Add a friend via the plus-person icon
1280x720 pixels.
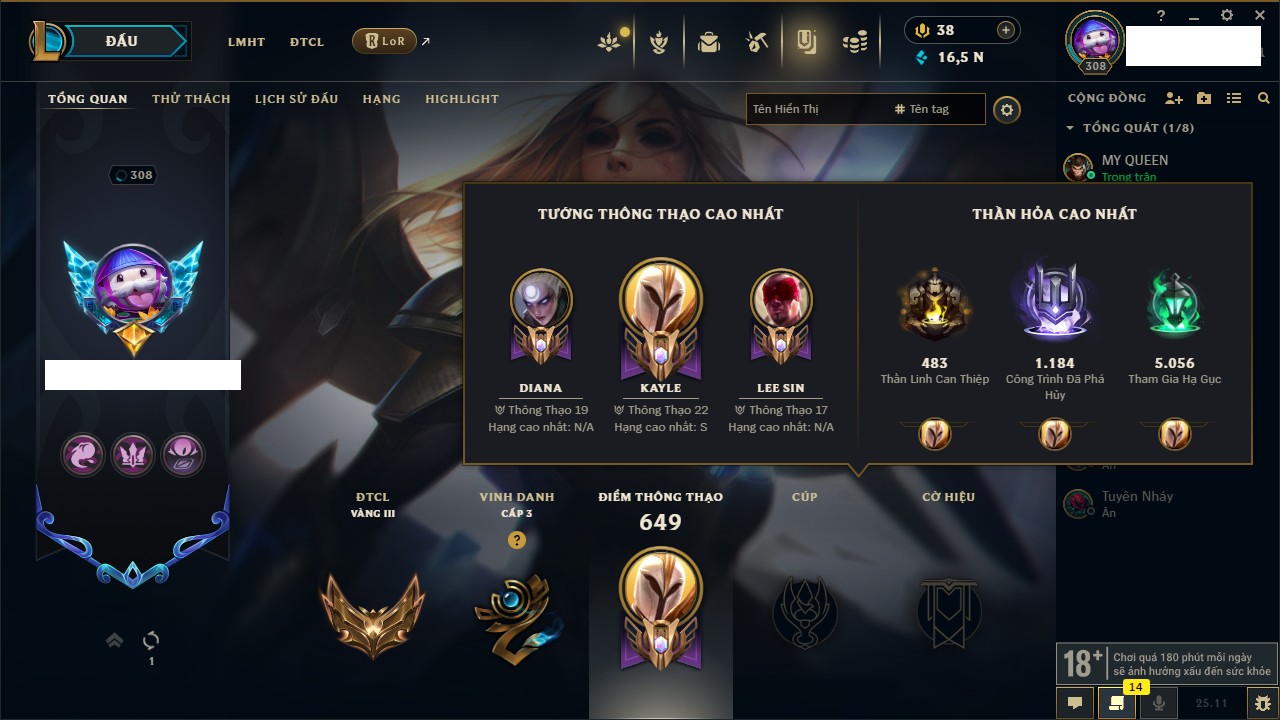pyautogui.click(x=1174, y=98)
